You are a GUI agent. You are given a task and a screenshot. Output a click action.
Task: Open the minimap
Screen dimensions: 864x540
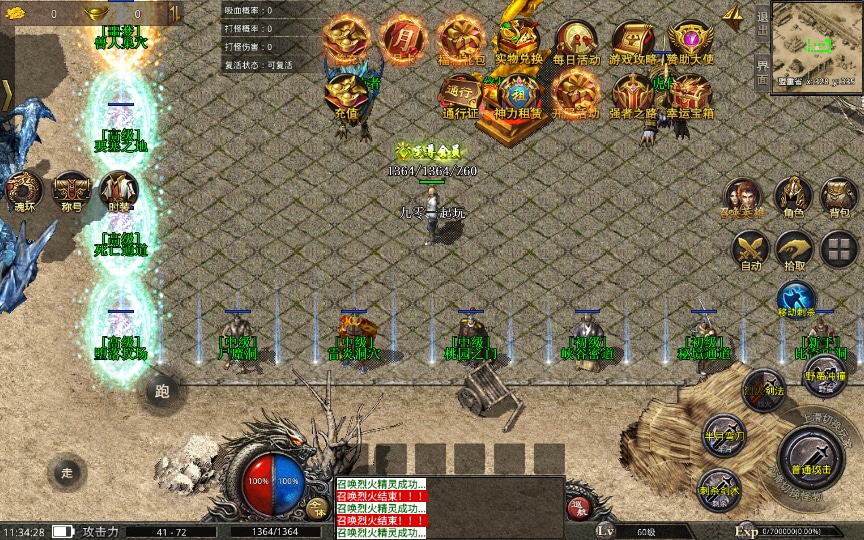tap(818, 45)
